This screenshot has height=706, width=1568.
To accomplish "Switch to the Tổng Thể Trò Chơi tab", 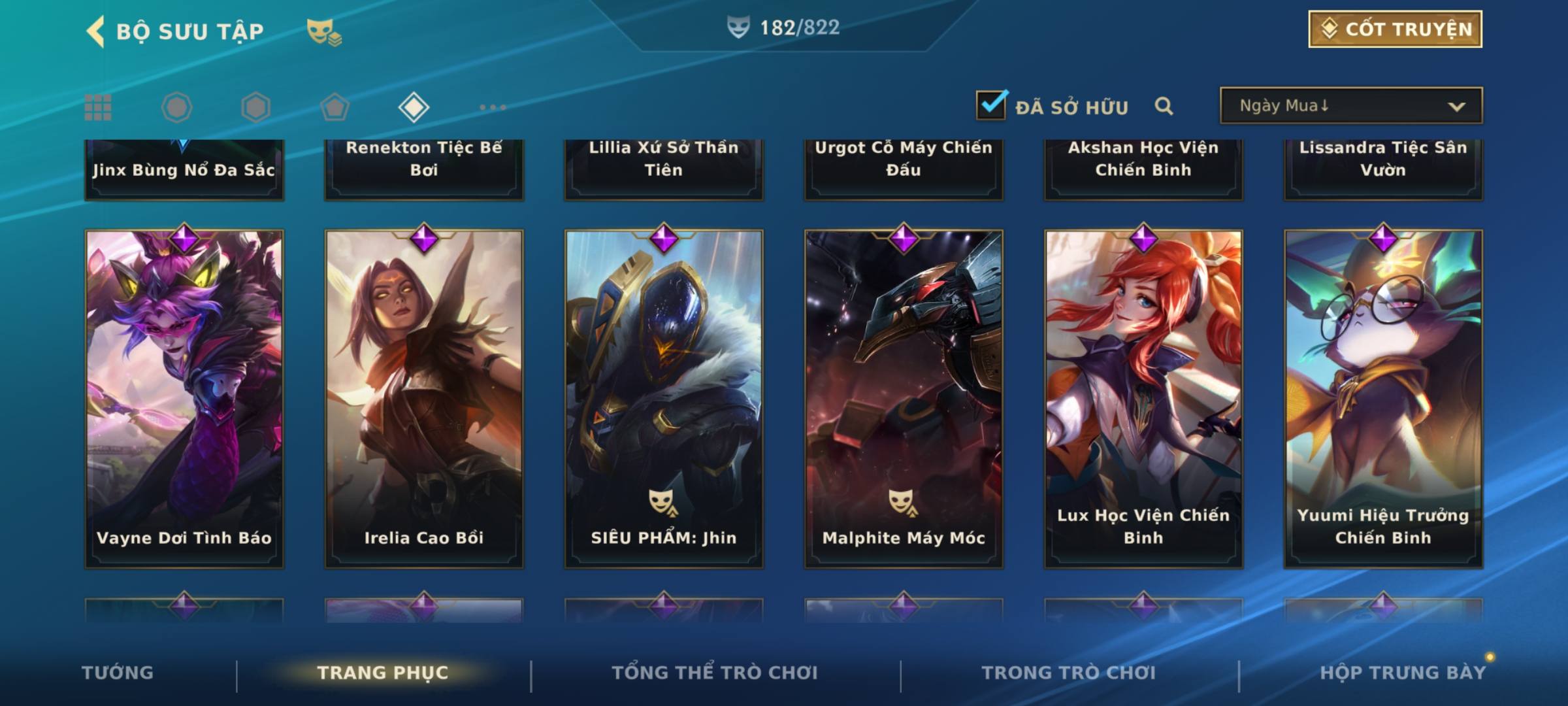I will pyautogui.click(x=715, y=673).
